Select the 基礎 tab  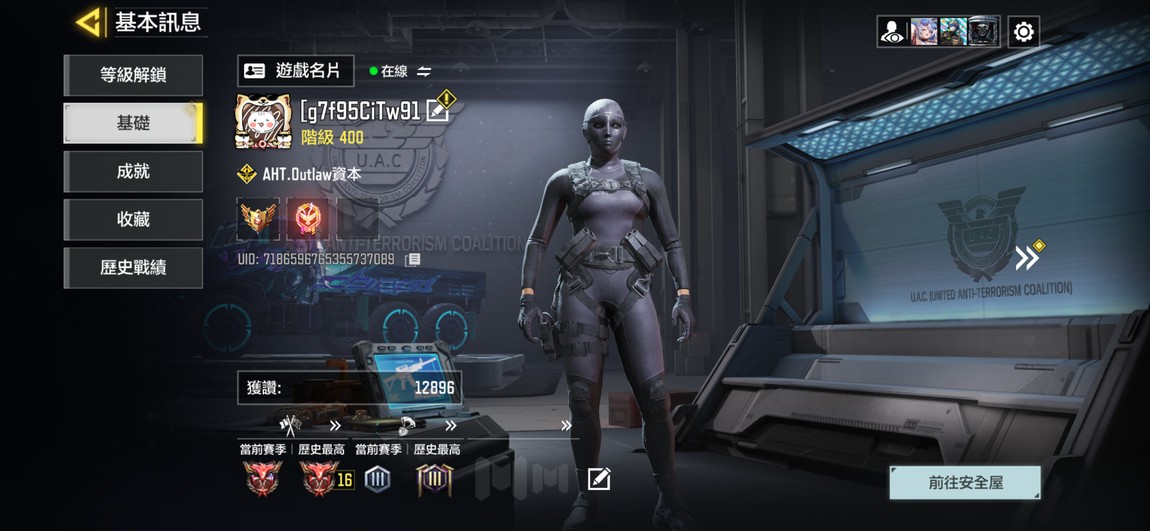point(133,123)
